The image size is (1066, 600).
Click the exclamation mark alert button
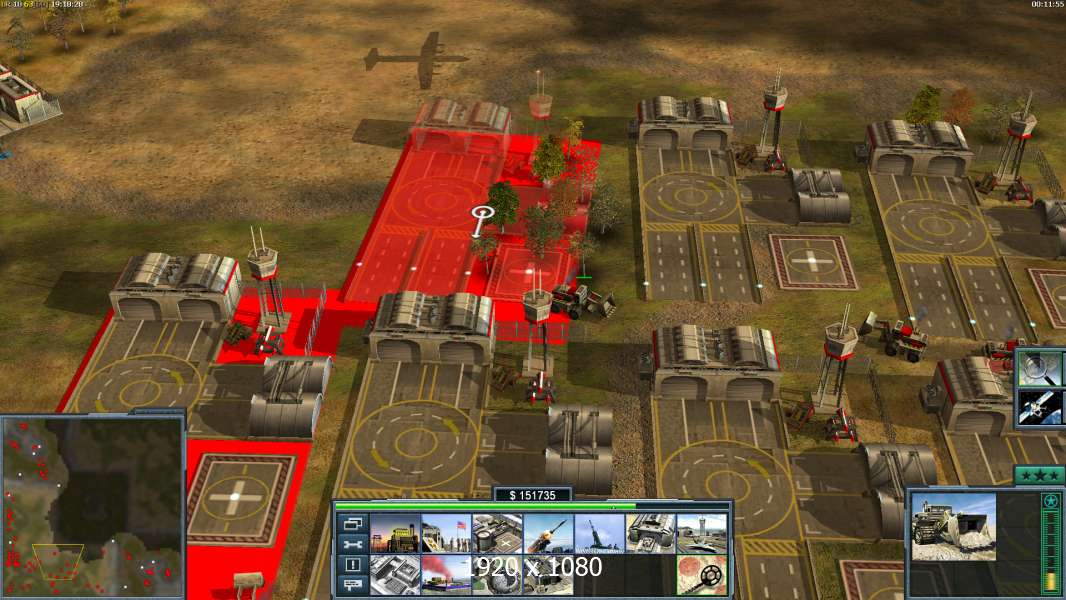pyautogui.click(x=352, y=565)
